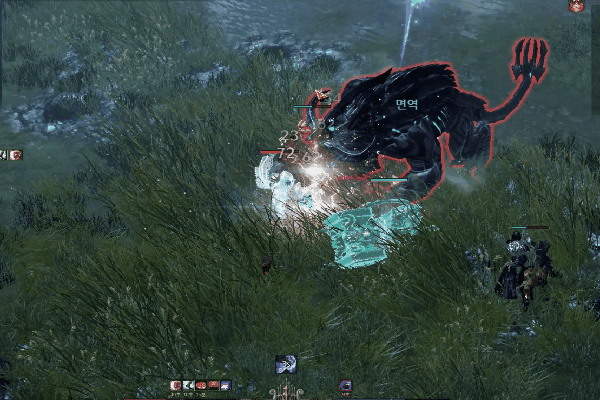
Task: Open the red emblem icon in the screen corner
Action: click(577, 6)
